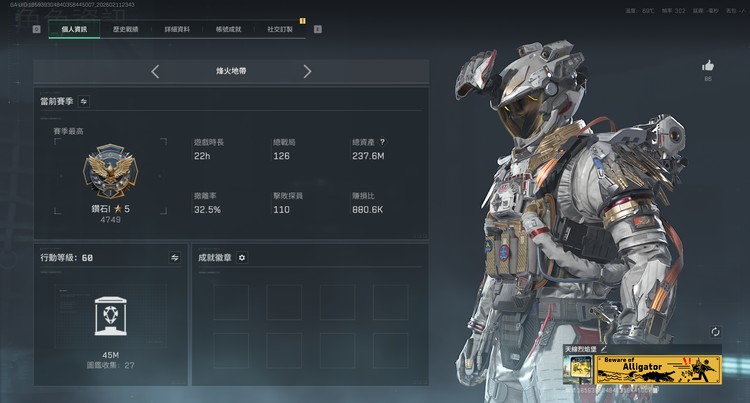
Task: Click the swap icon beside 行動等級
Action: (174, 257)
